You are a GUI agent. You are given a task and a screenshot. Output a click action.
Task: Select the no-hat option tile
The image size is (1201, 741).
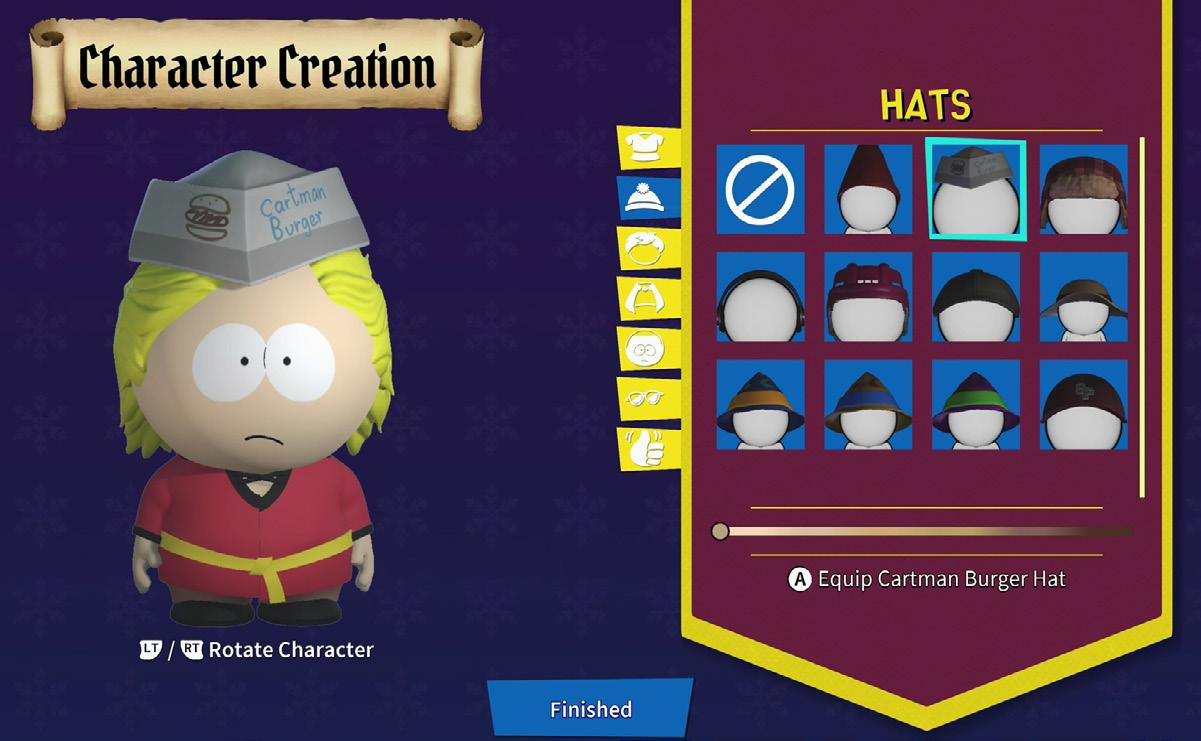(x=760, y=189)
